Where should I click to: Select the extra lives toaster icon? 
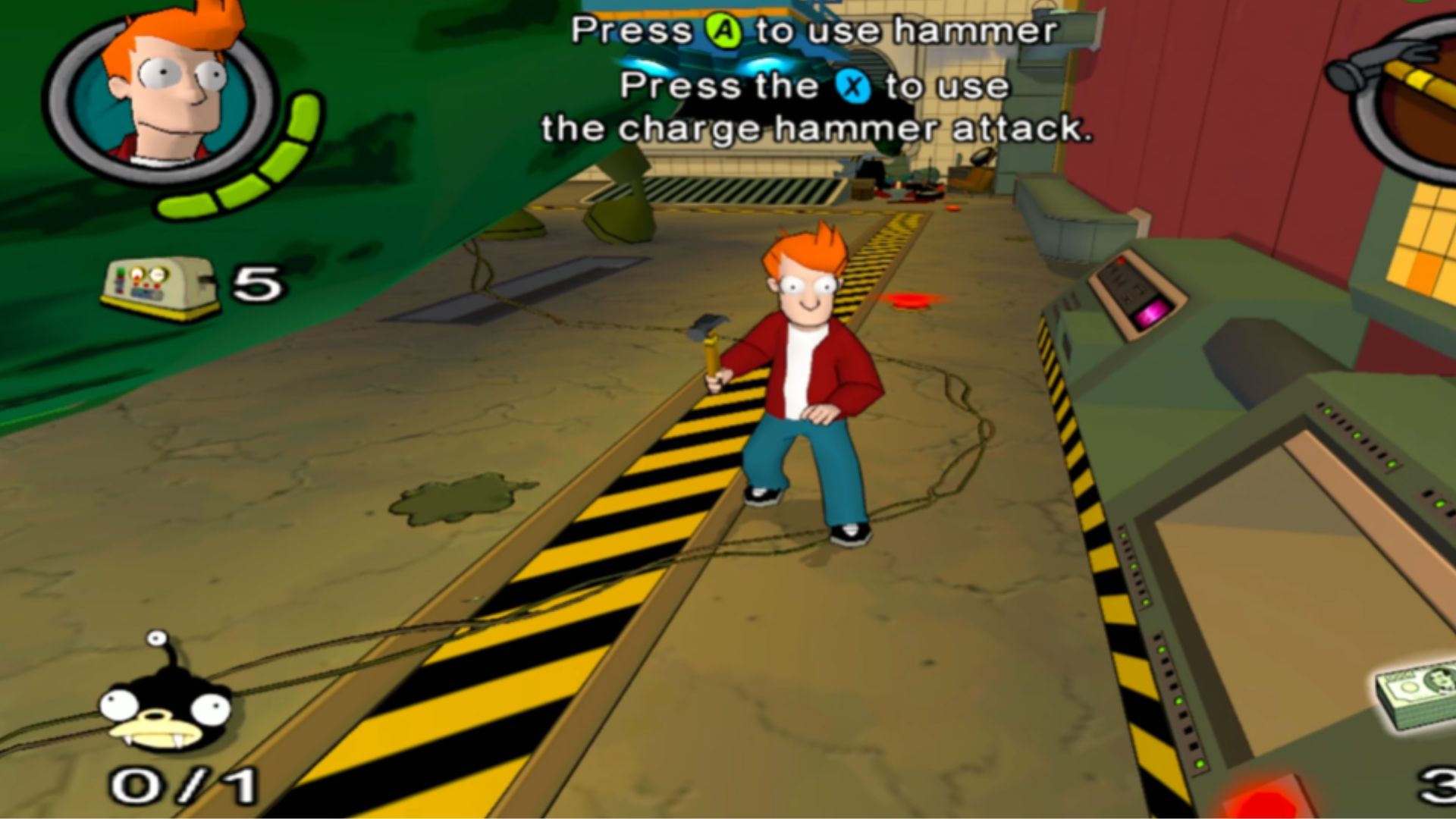pos(159,287)
